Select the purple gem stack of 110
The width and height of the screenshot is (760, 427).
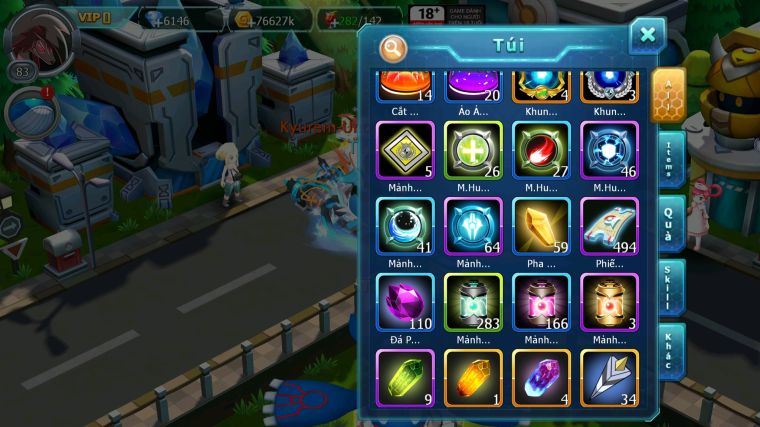point(405,302)
